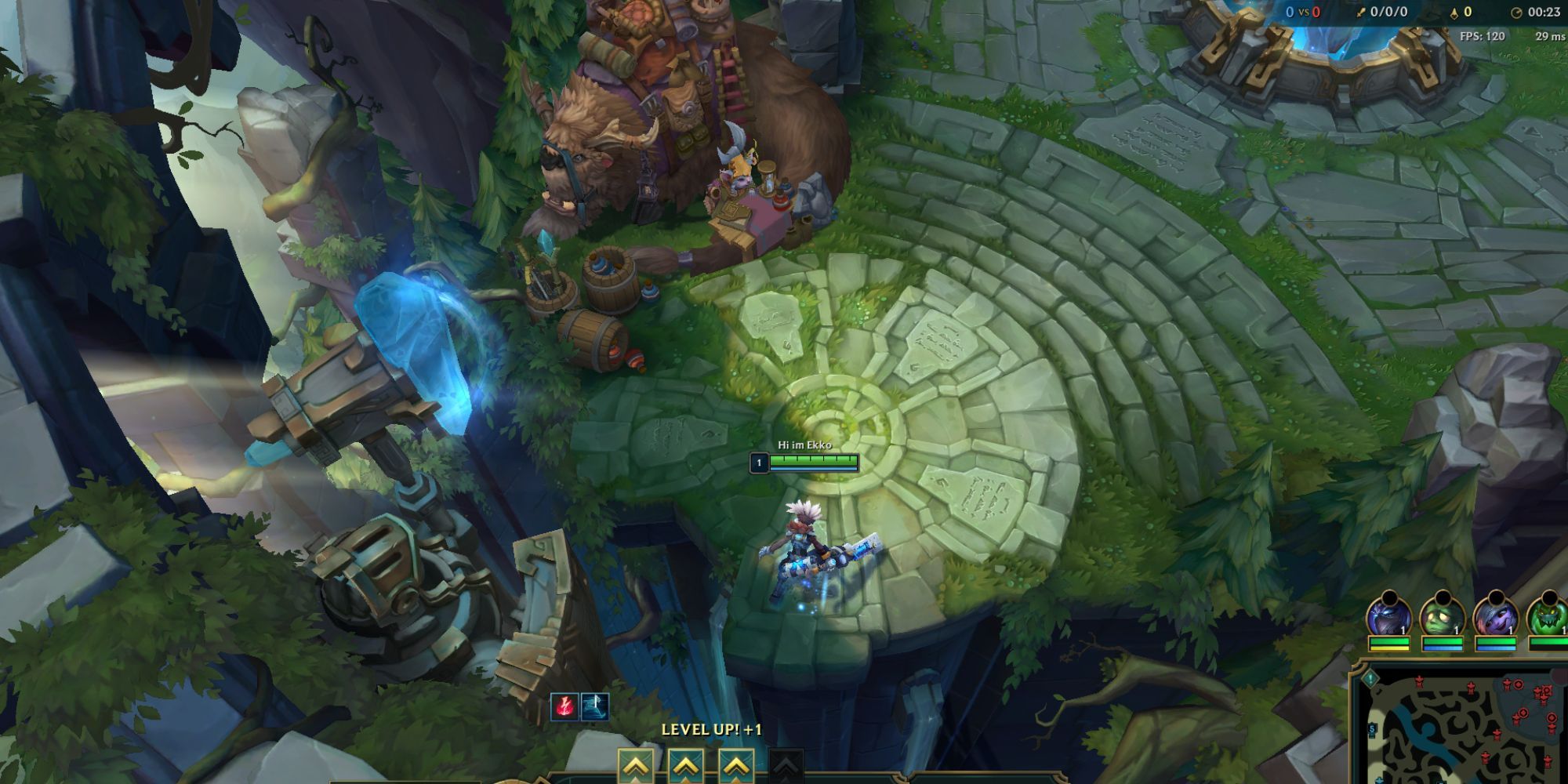Click the gold coin icon in the scoreboard

1454,14
